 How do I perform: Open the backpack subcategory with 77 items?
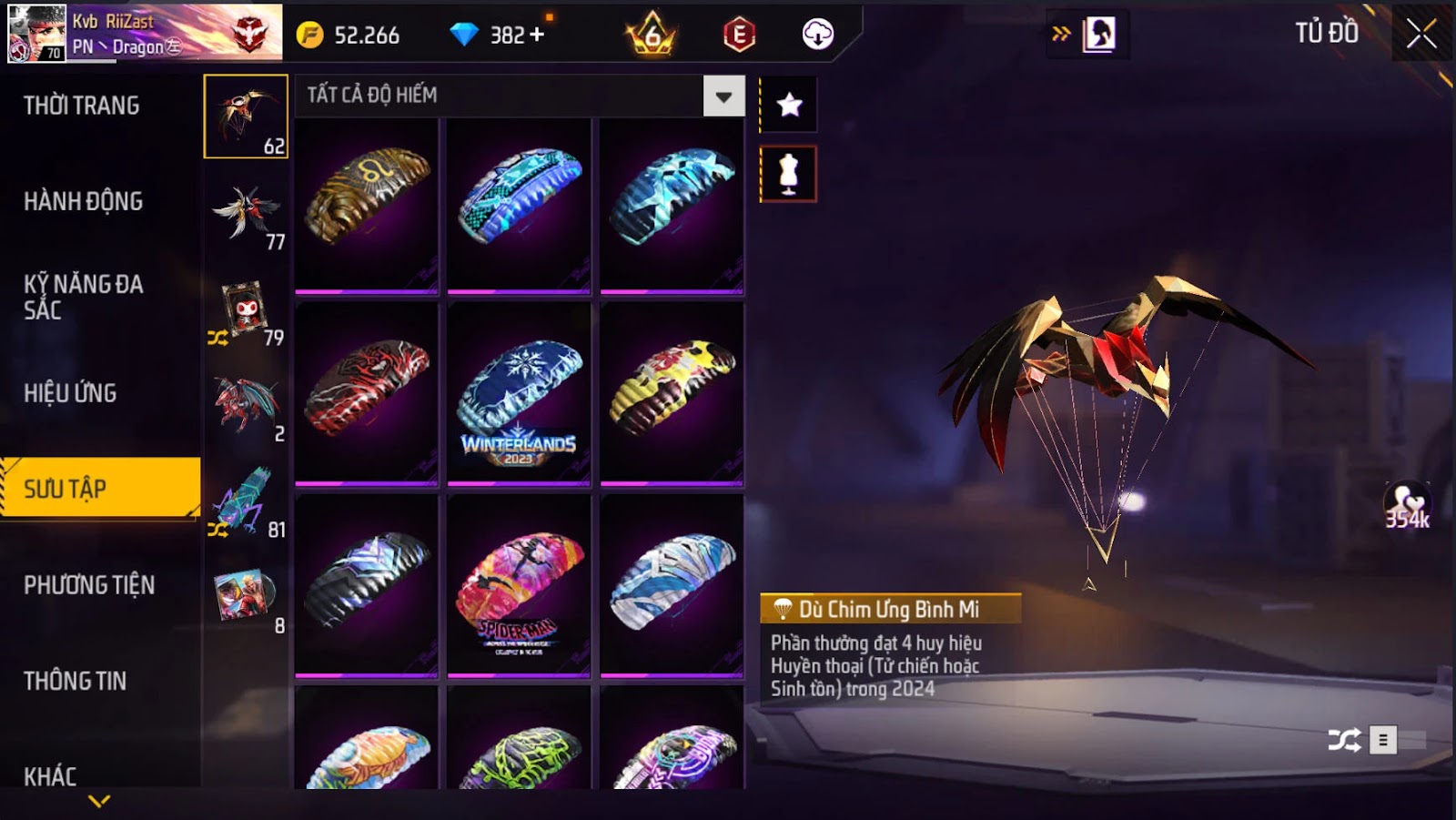(247, 215)
